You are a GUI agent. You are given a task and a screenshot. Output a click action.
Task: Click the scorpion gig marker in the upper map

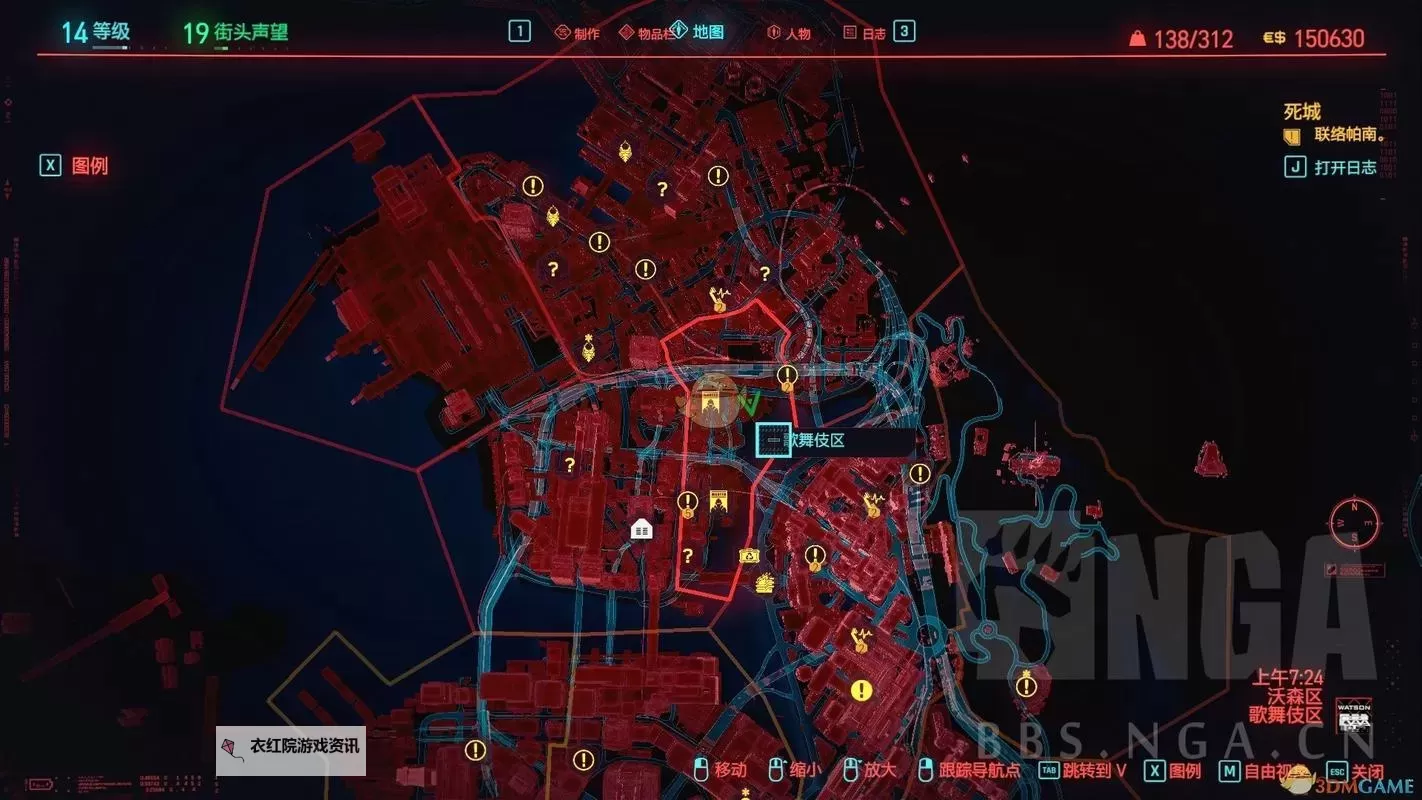626,150
